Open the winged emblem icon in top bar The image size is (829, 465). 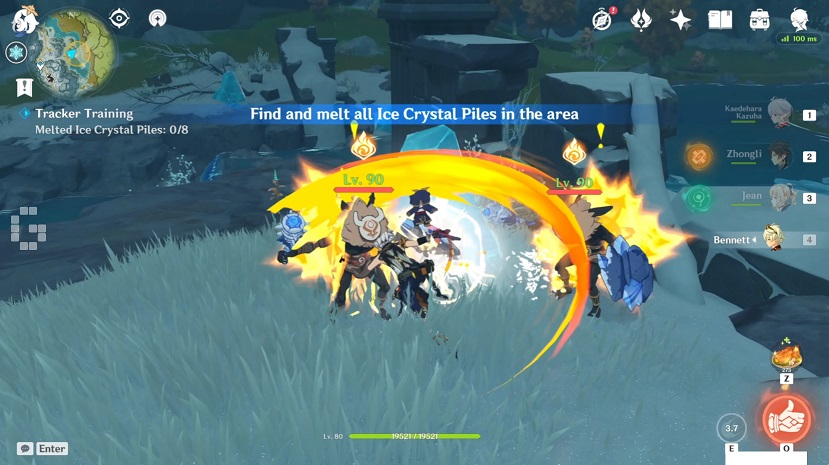[642, 19]
